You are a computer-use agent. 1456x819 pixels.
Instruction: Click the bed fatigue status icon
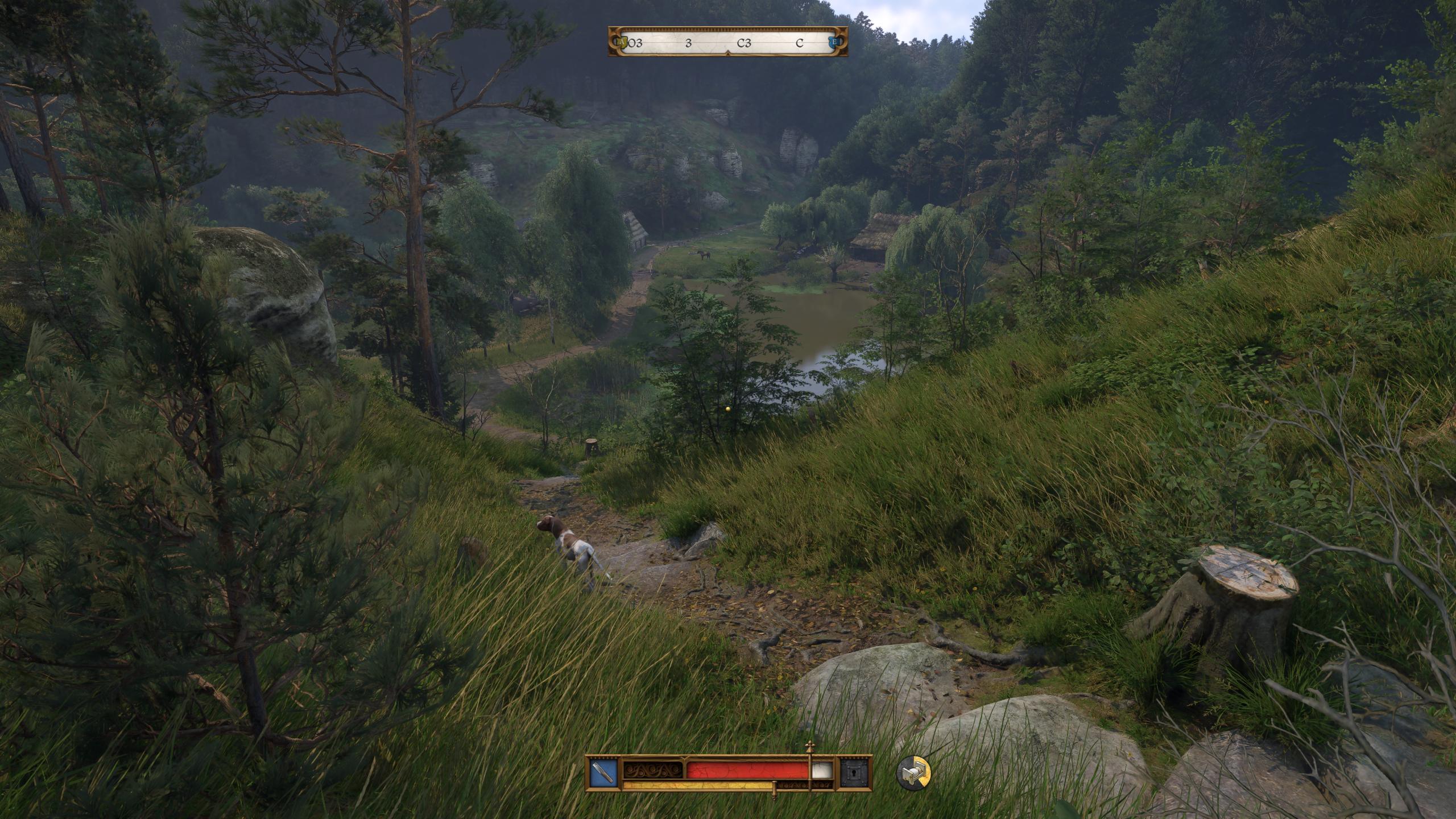pos(913,773)
